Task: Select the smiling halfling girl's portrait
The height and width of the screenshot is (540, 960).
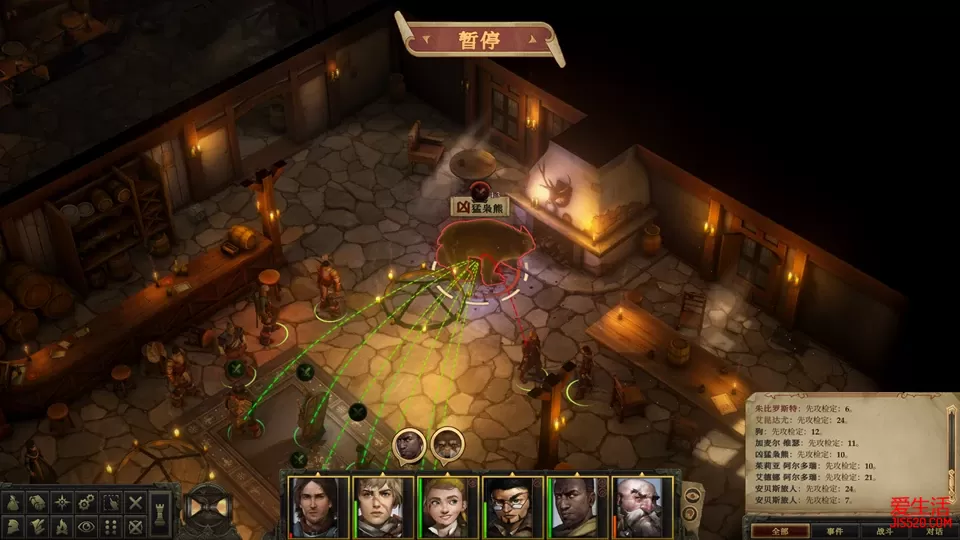Action: [x=448, y=507]
